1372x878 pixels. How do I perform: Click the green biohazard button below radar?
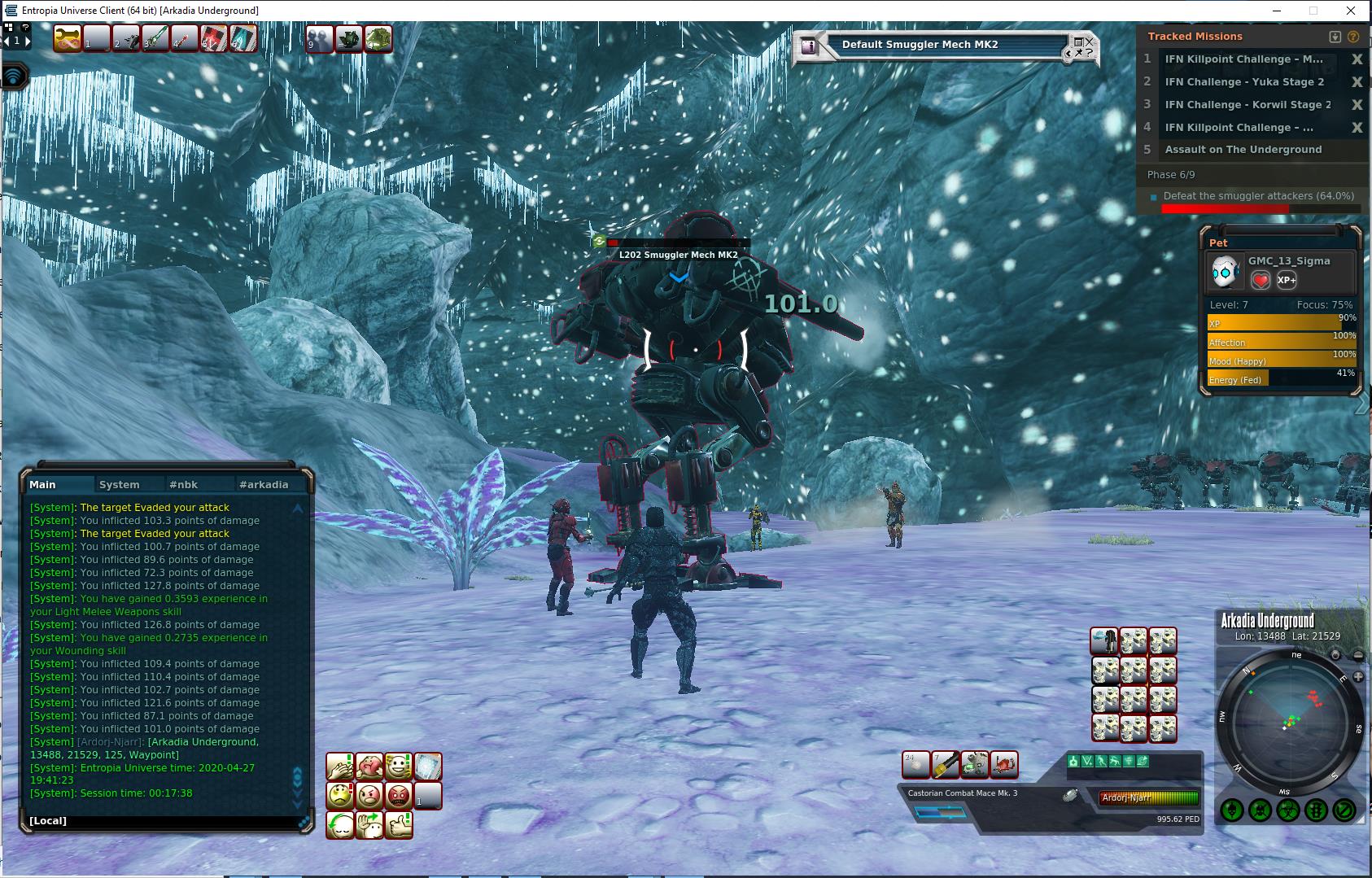[1288, 810]
